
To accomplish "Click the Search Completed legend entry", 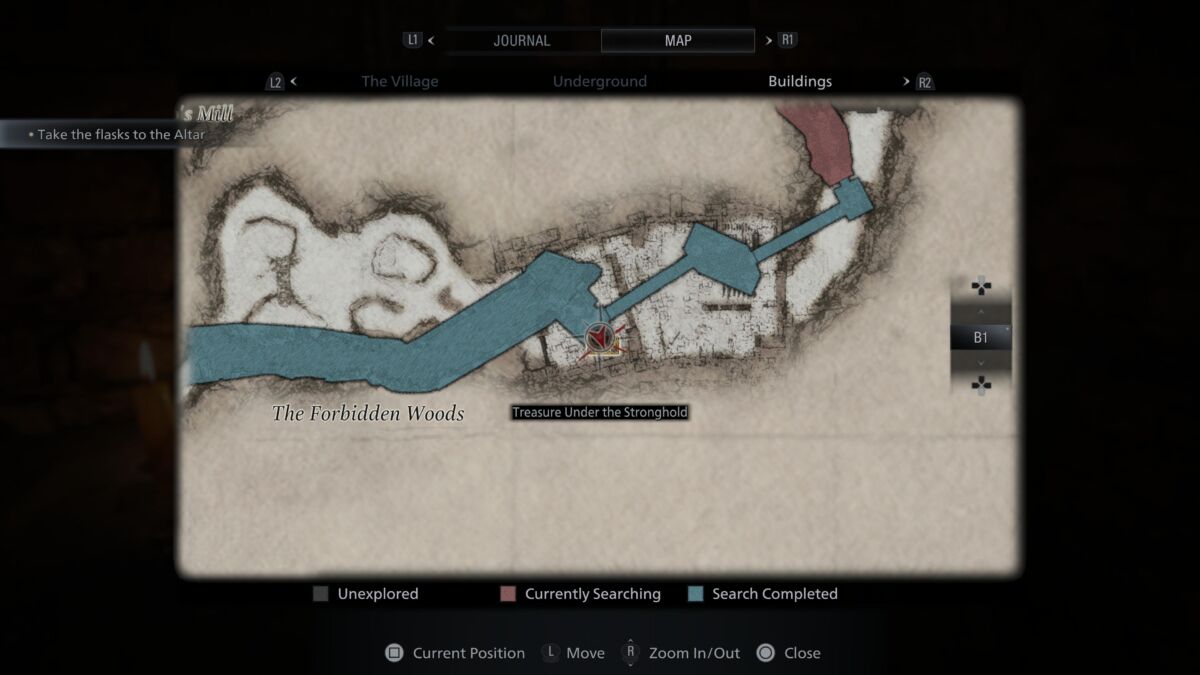I will coord(764,594).
